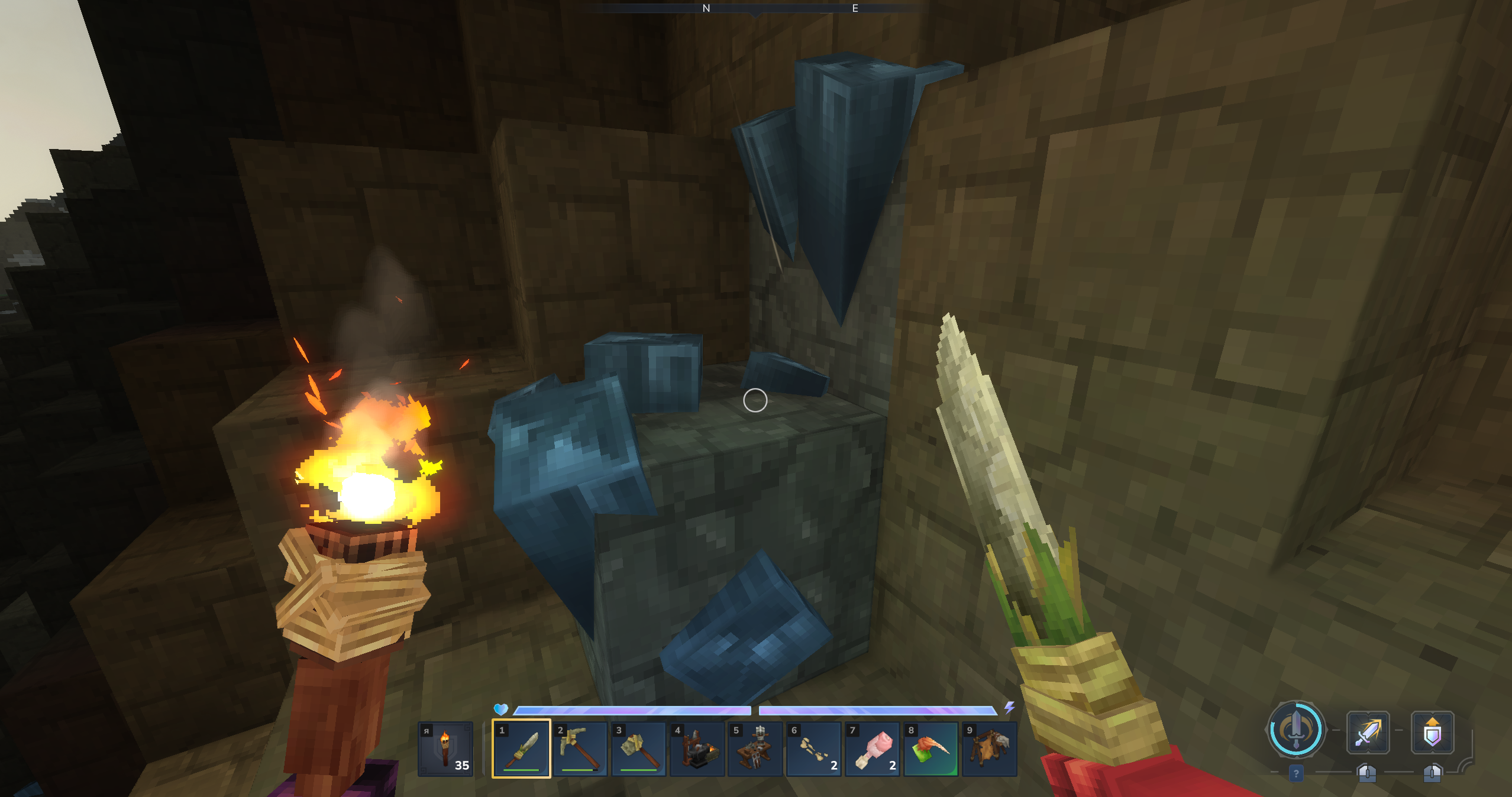Select the hide tanning rack in slot 9
This screenshot has height=797, width=1512.
tap(990, 749)
